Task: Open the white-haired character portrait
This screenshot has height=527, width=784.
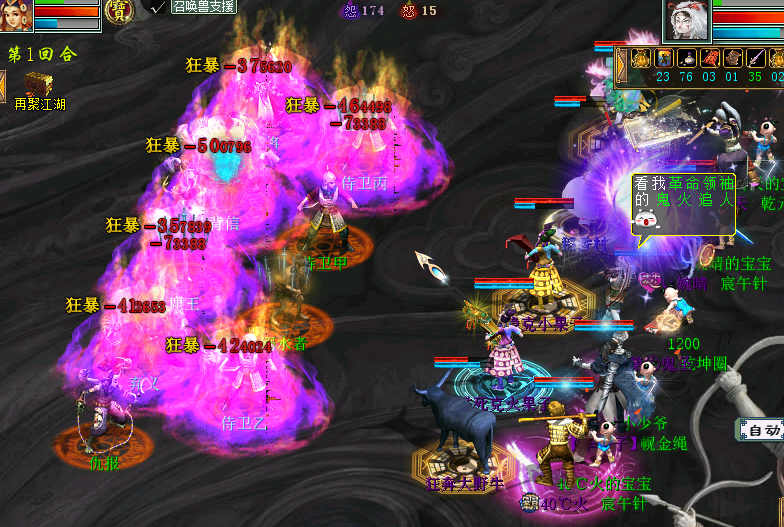Action: [687, 20]
